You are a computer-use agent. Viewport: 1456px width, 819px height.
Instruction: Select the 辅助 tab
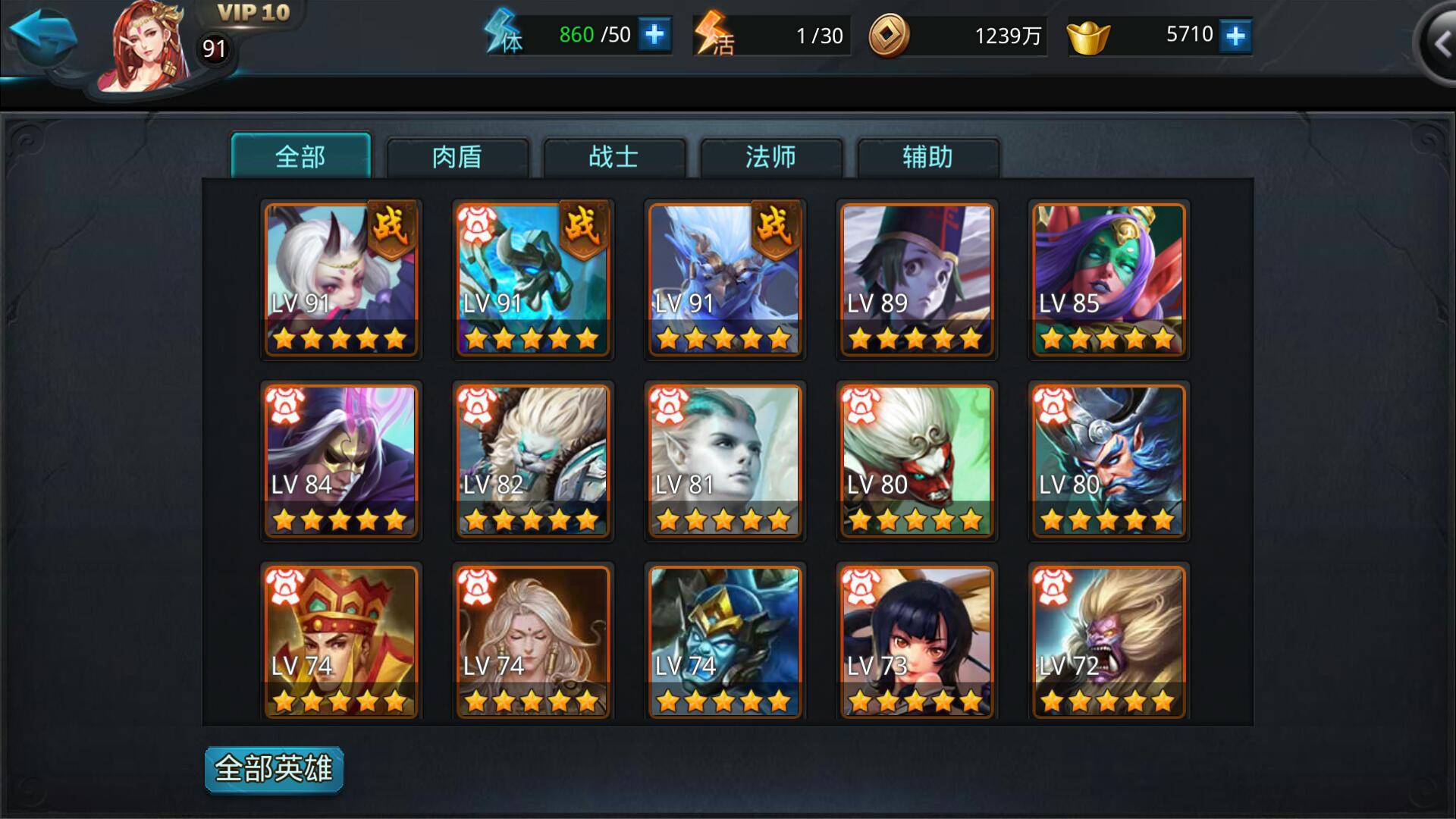pyautogui.click(x=927, y=157)
